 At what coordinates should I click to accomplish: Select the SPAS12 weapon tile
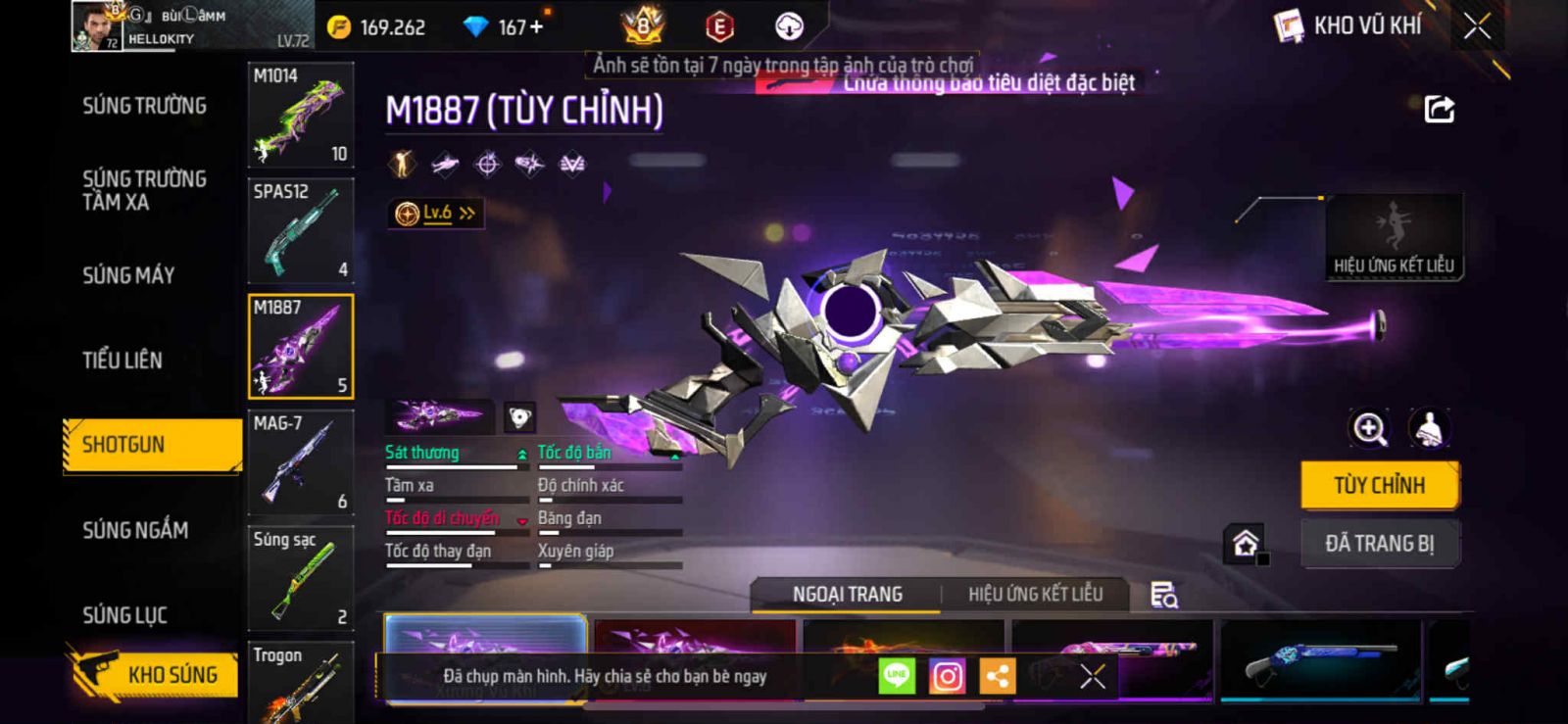(x=300, y=230)
